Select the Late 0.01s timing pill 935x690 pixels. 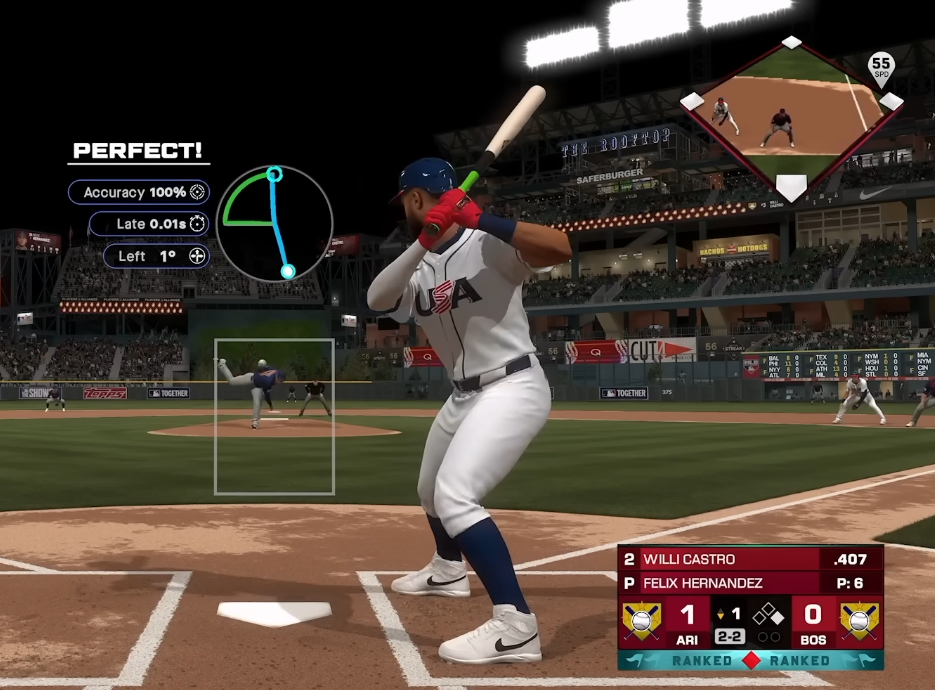tap(149, 224)
